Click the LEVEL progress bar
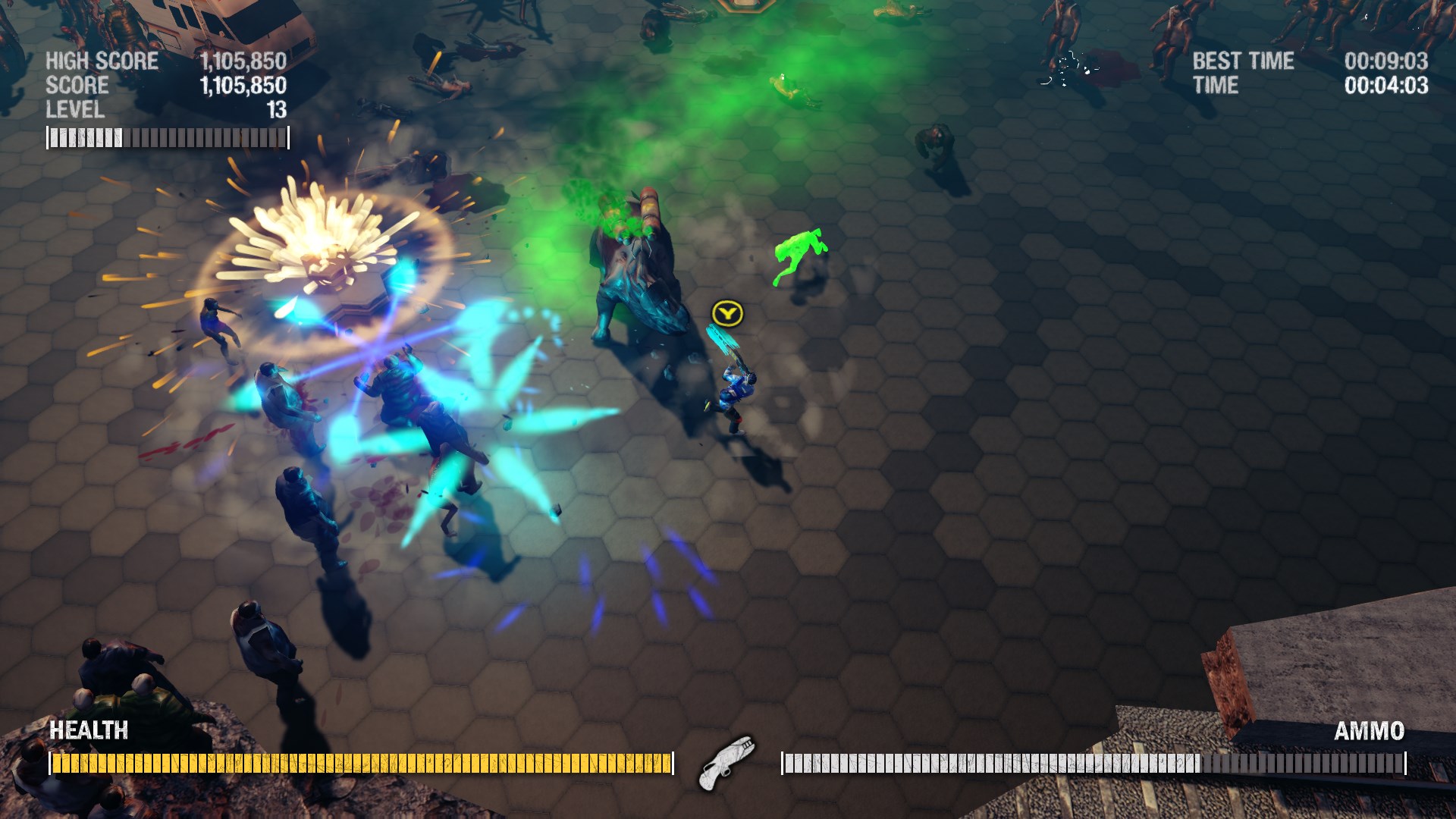Screen dimensions: 1456x819 (x=167, y=136)
